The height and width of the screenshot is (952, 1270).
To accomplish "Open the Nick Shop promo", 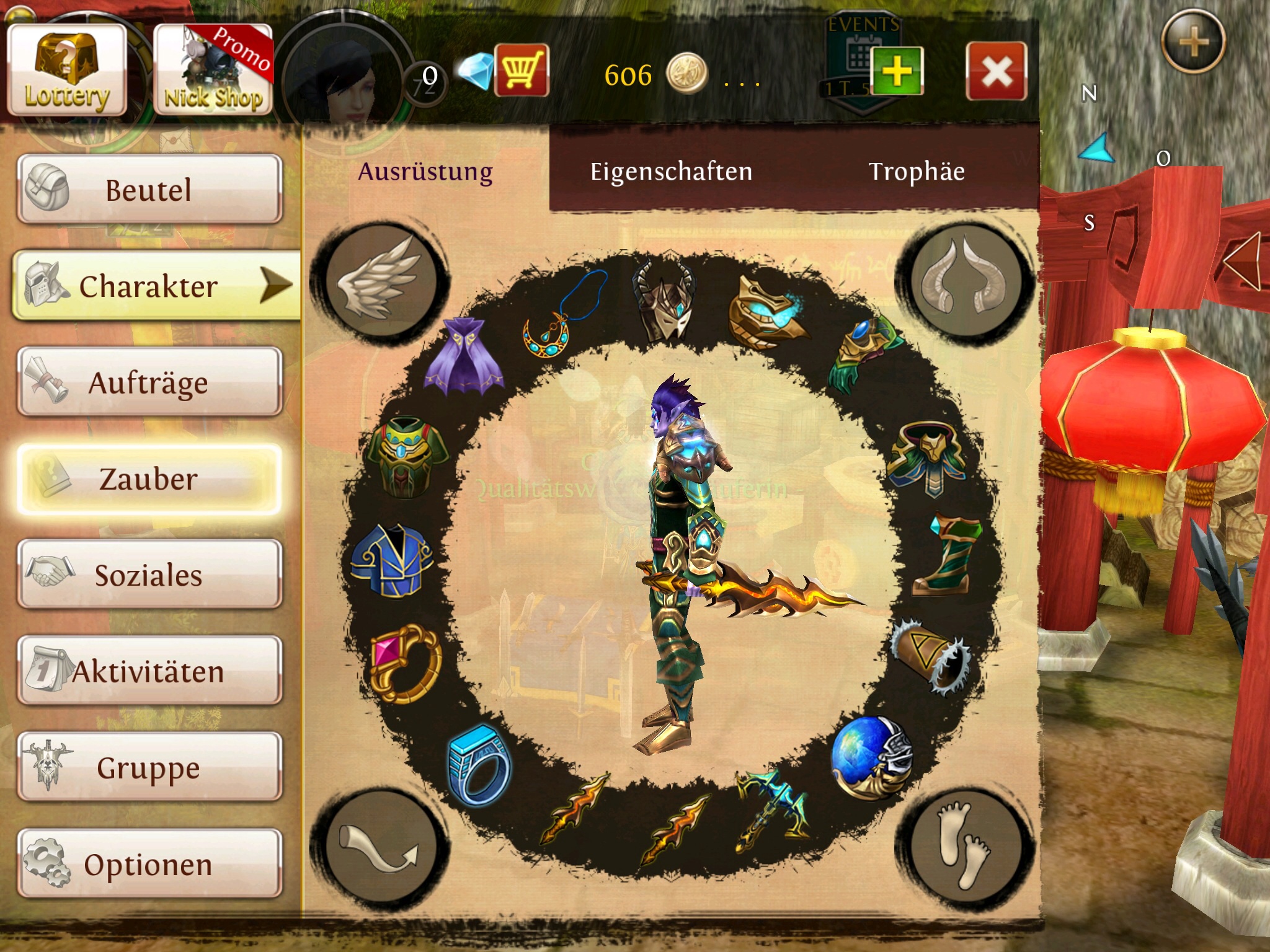I will pos(213,70).
